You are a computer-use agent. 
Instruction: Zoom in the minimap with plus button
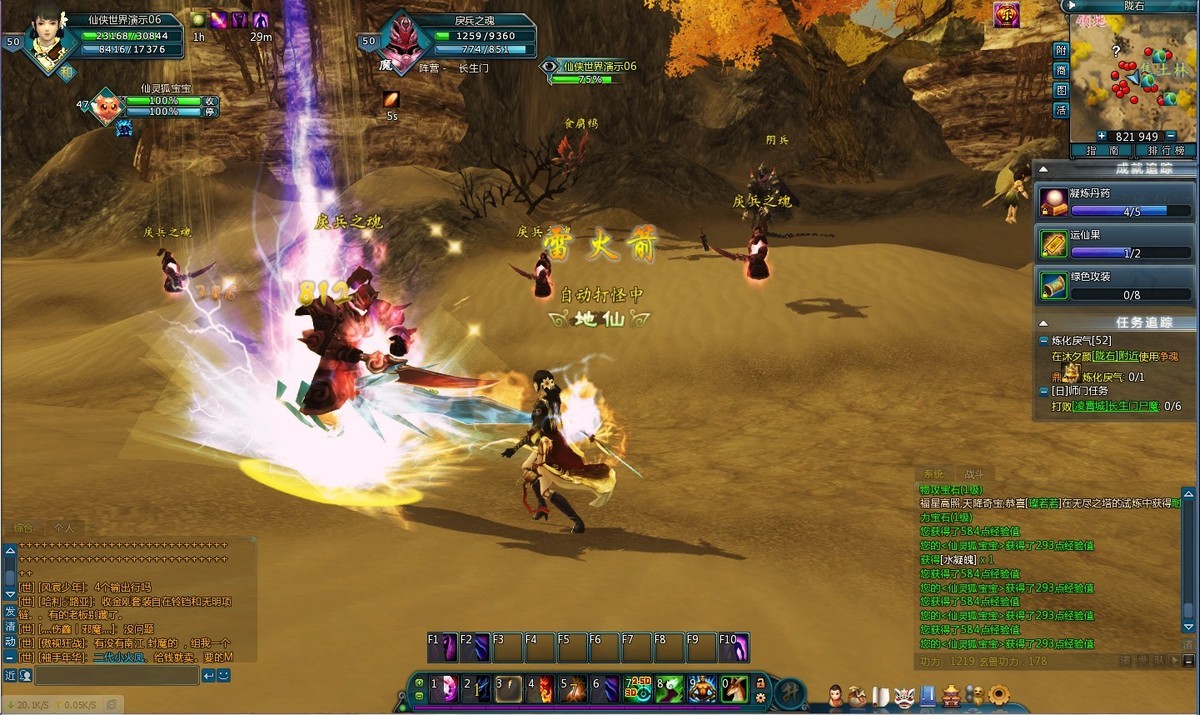[x=1101, y=136]
